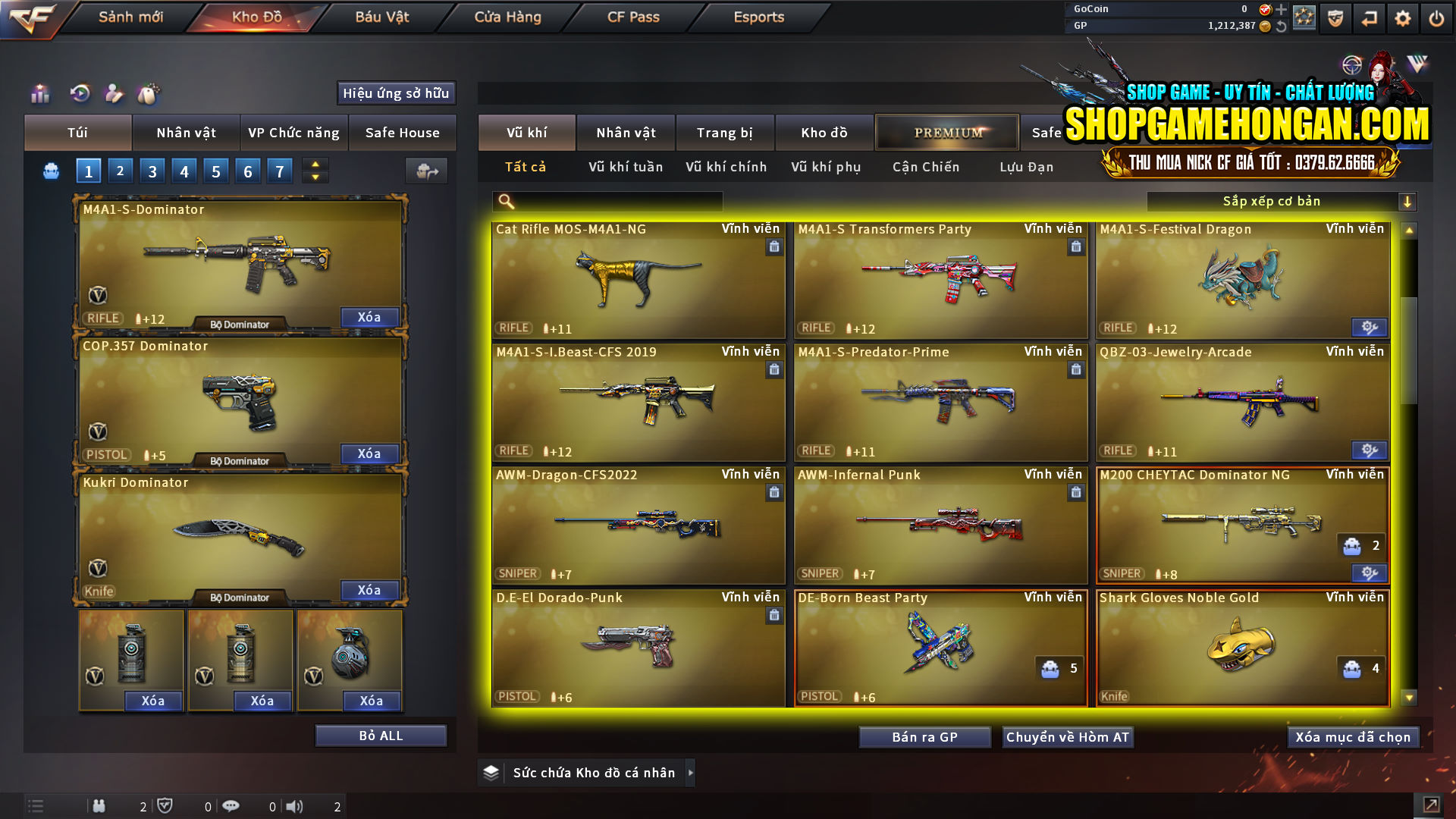Click the friends icon in the bottom bar
Screen dimensions: 1456x819
[99, 805]
